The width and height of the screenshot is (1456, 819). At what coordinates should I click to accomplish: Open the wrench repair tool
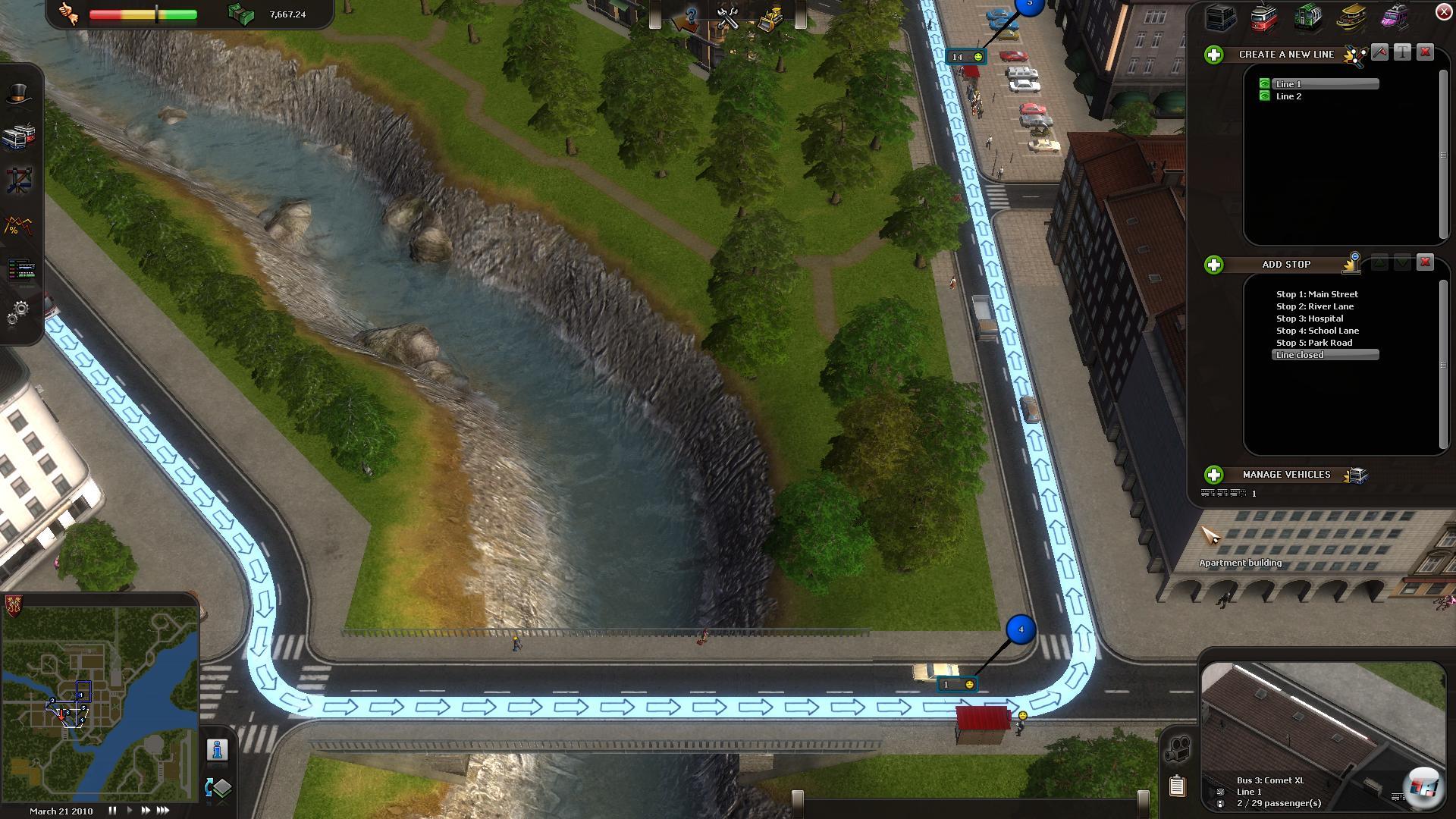pyautogui.click(x=728, y=18)
